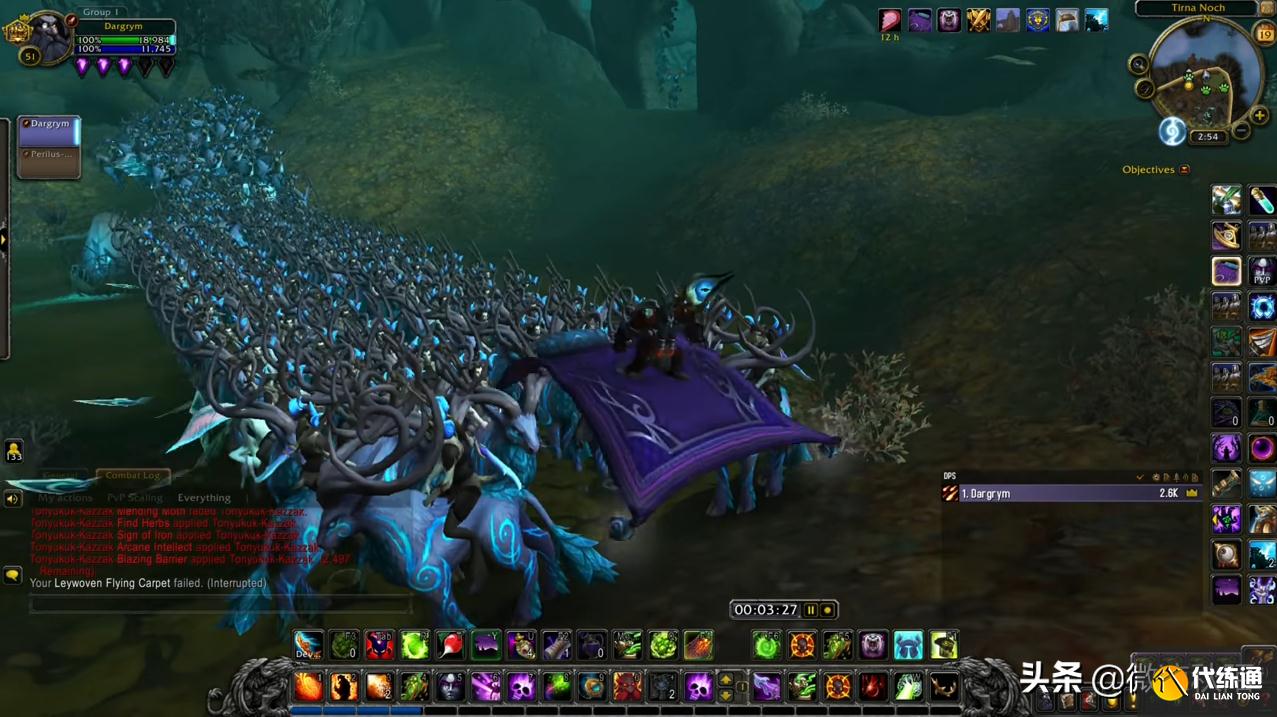Open the calendar showing day 19
Screen dimensions: 1277x717
pyautogui.click(x=1264, y=35)
